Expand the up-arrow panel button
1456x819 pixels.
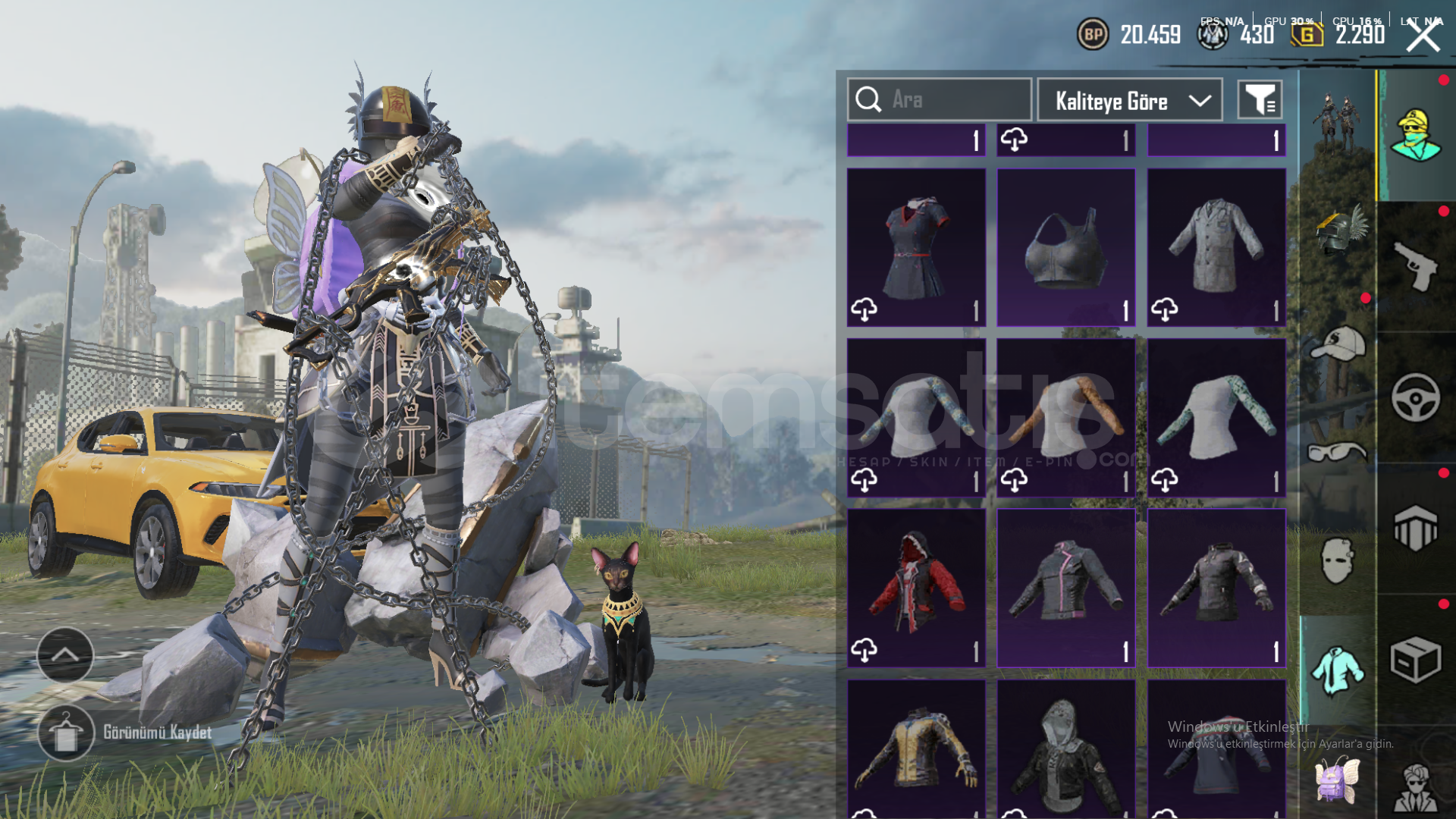coord(65,654)
